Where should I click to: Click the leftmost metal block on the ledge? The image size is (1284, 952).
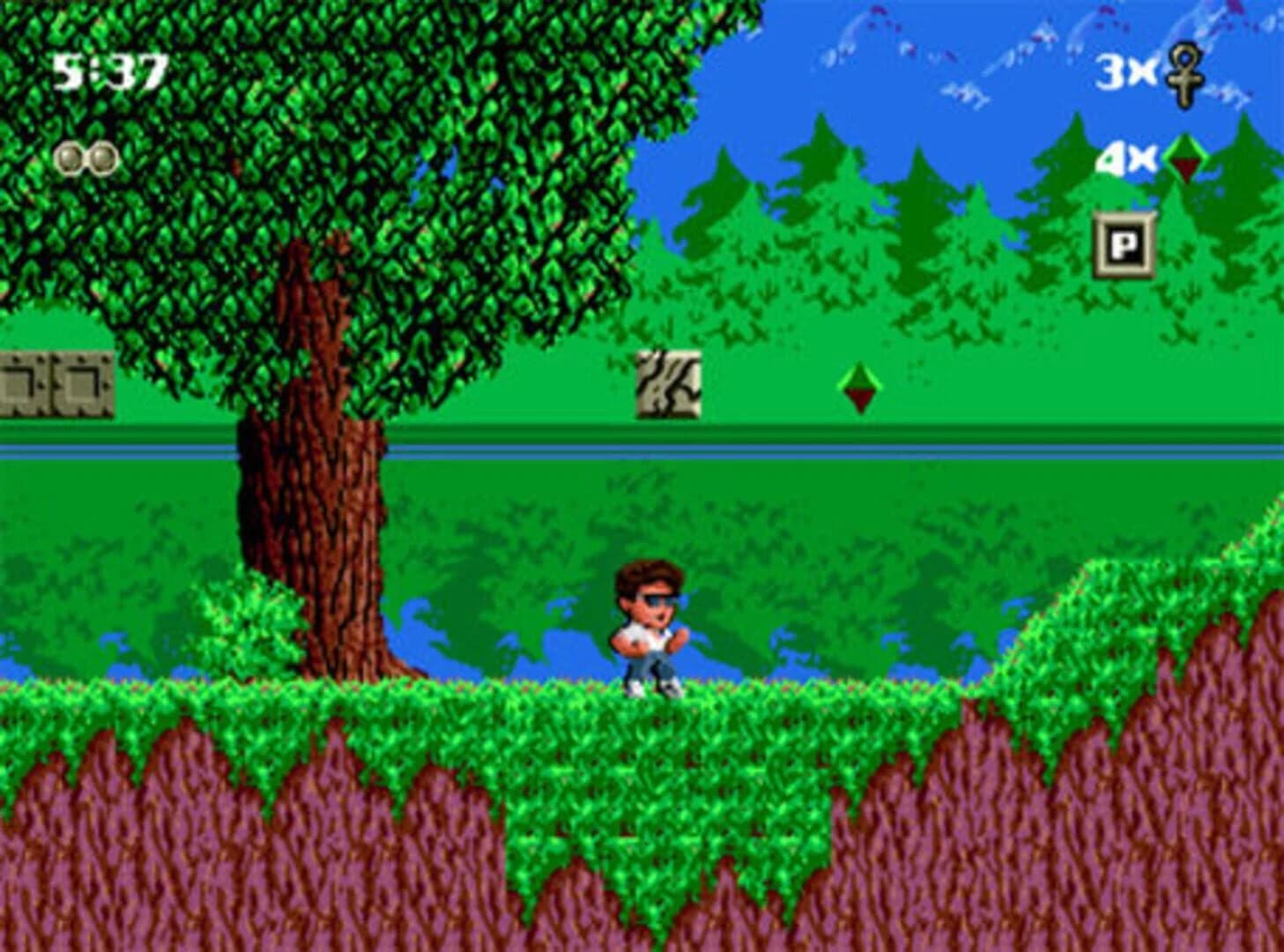26,383
